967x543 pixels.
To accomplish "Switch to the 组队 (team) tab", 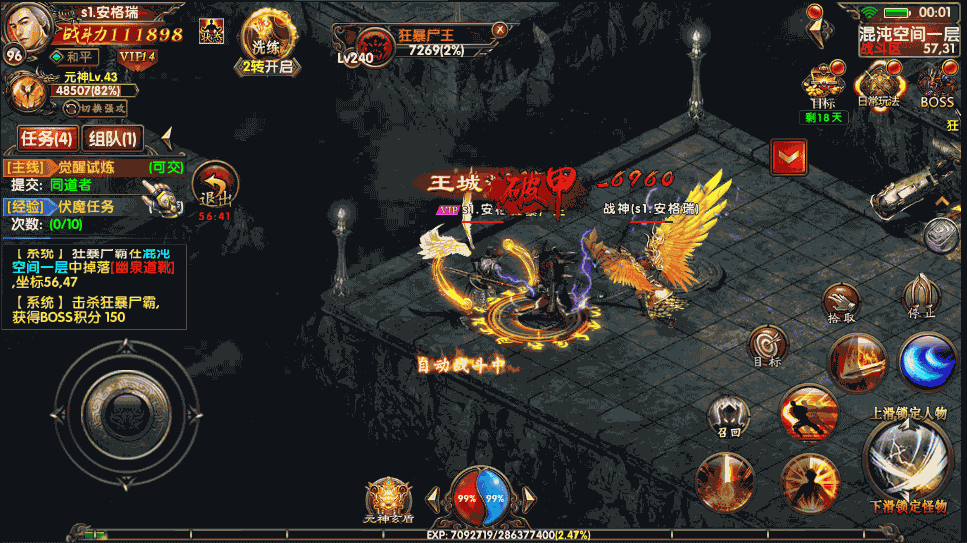I will (112, 138).
